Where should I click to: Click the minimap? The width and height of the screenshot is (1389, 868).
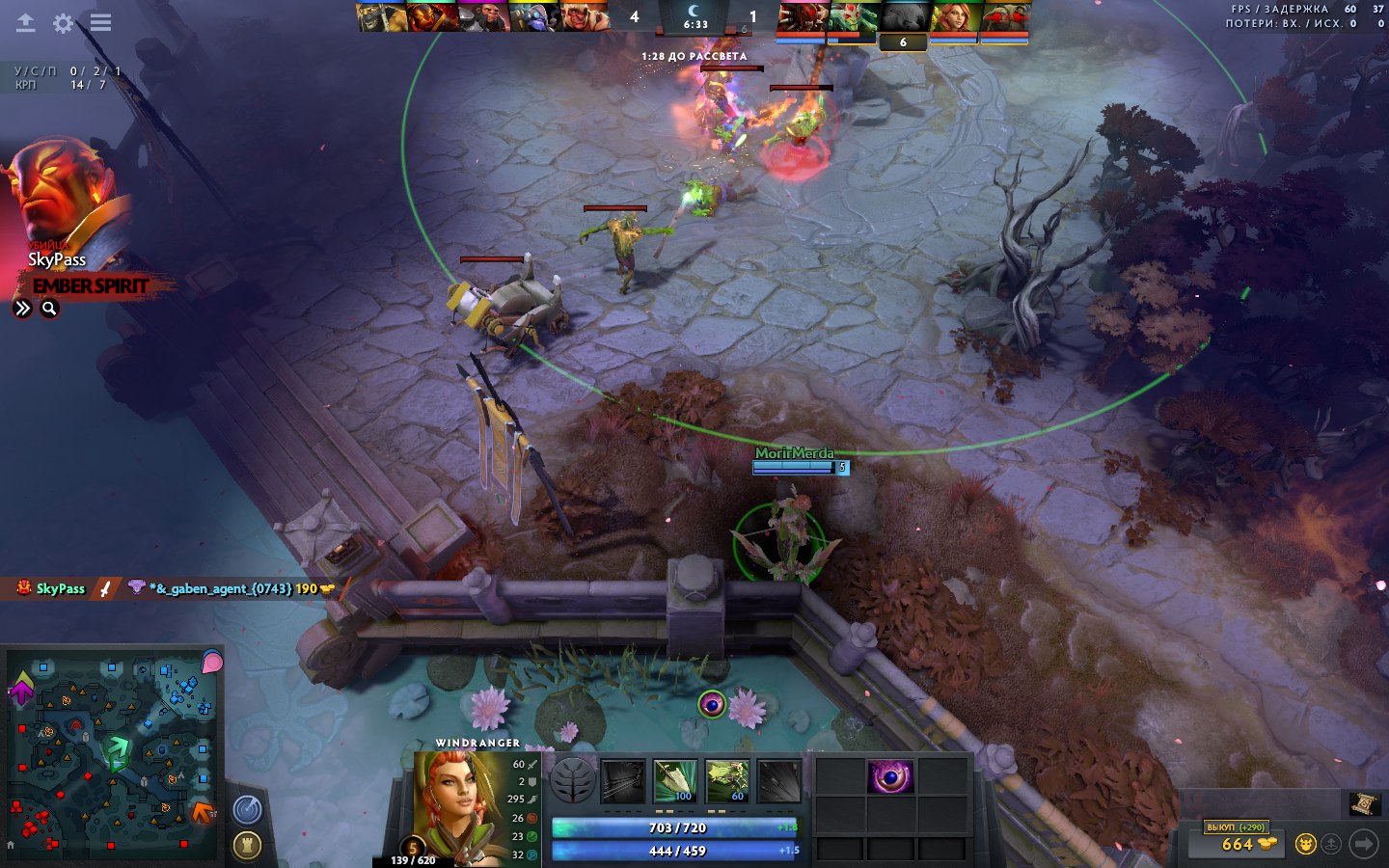point(113,755)
